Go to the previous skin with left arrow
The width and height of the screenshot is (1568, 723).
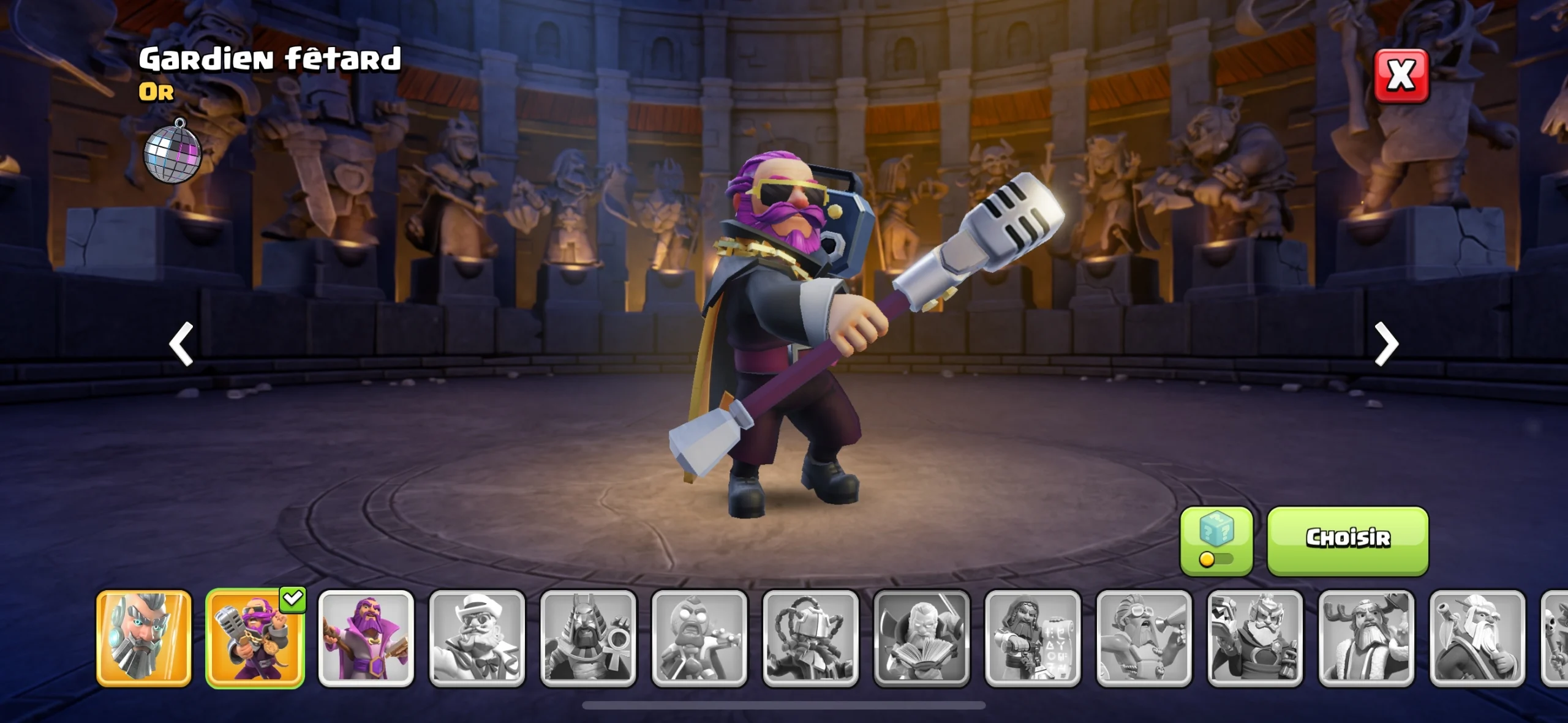coord(181,343)
